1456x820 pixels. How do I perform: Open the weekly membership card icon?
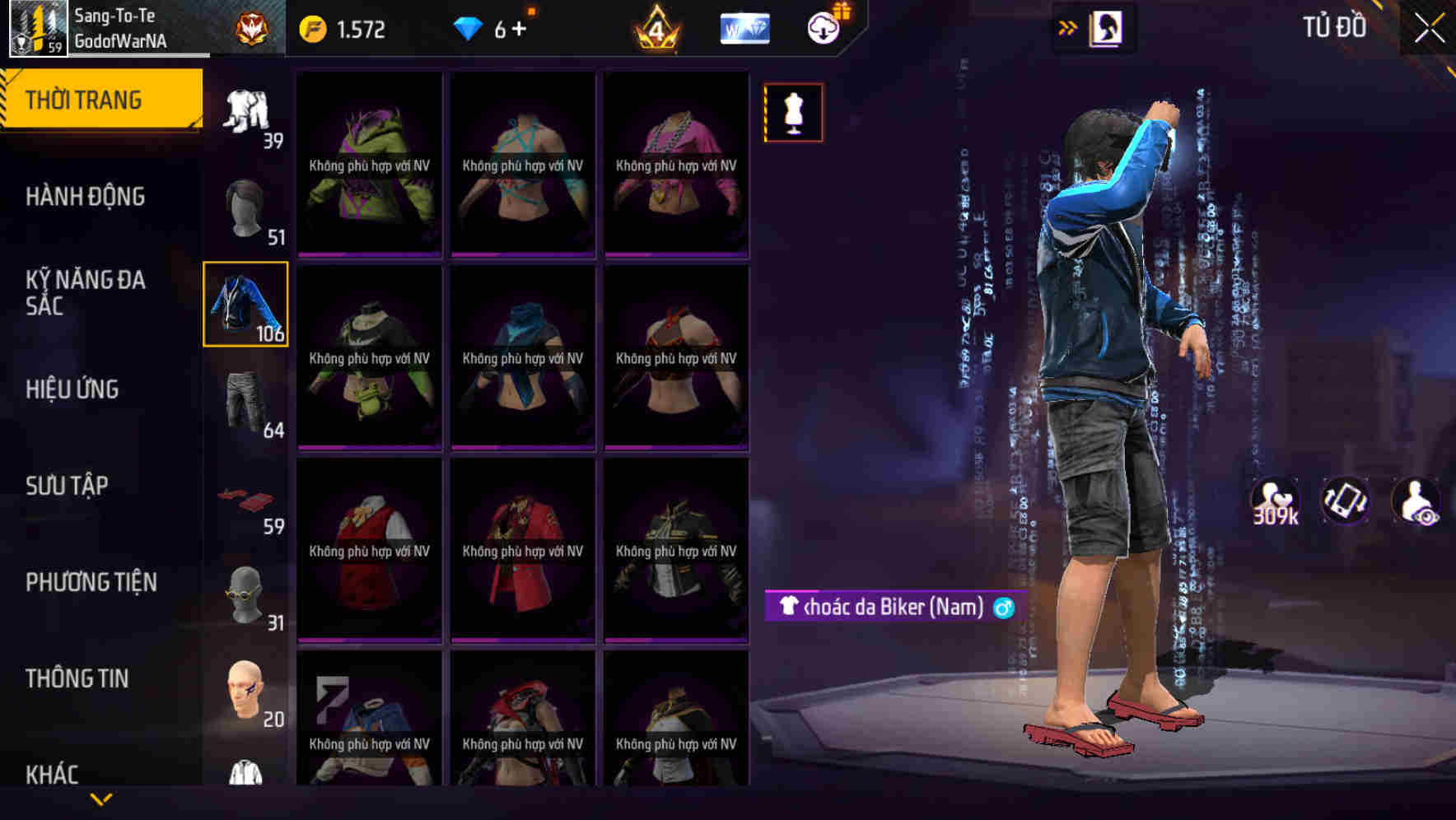[744, 28]
